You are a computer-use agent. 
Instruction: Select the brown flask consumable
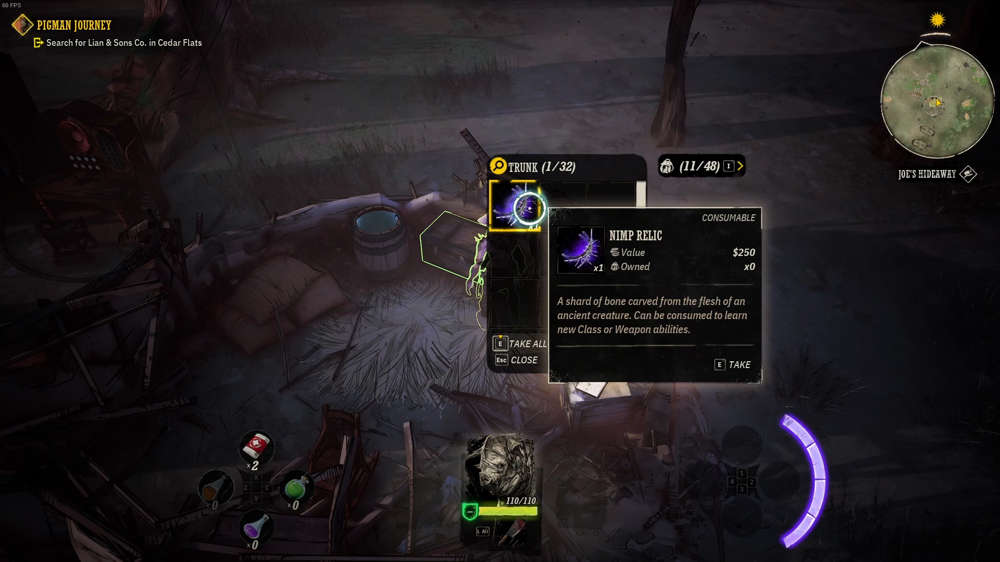pos(216,487)
